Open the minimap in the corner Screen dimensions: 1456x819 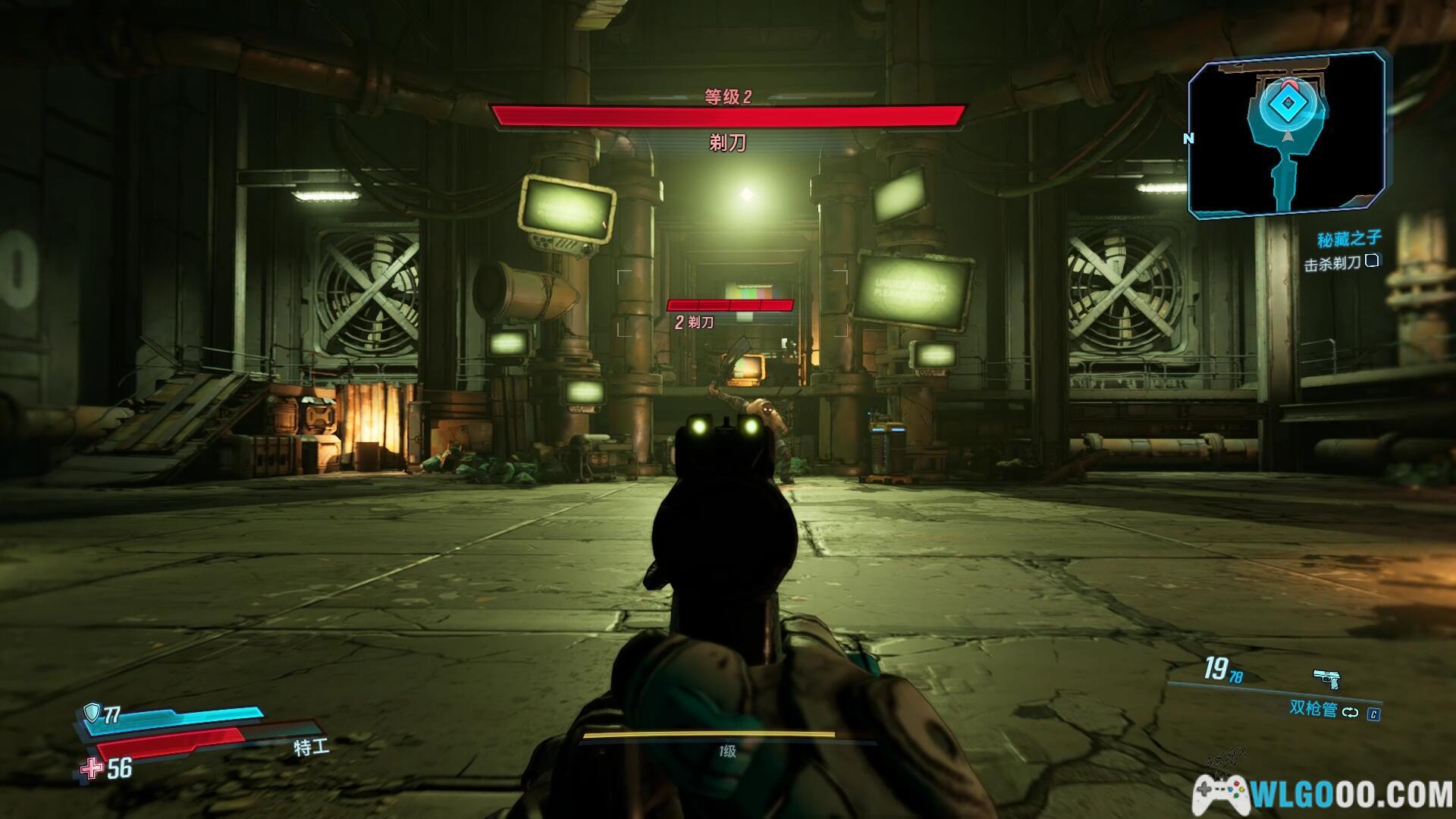tap(1286, 135)
